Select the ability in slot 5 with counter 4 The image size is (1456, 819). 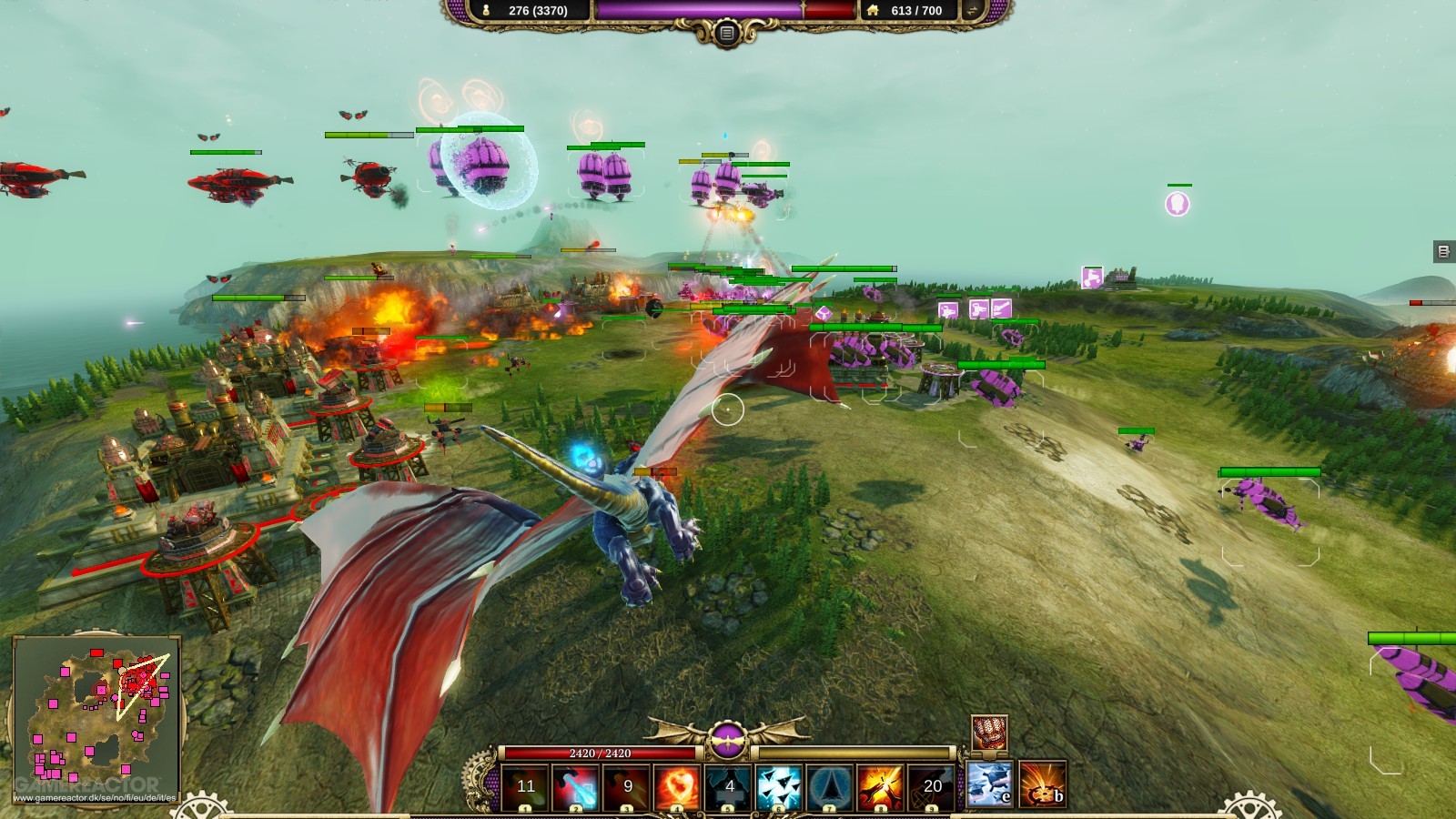728,784
